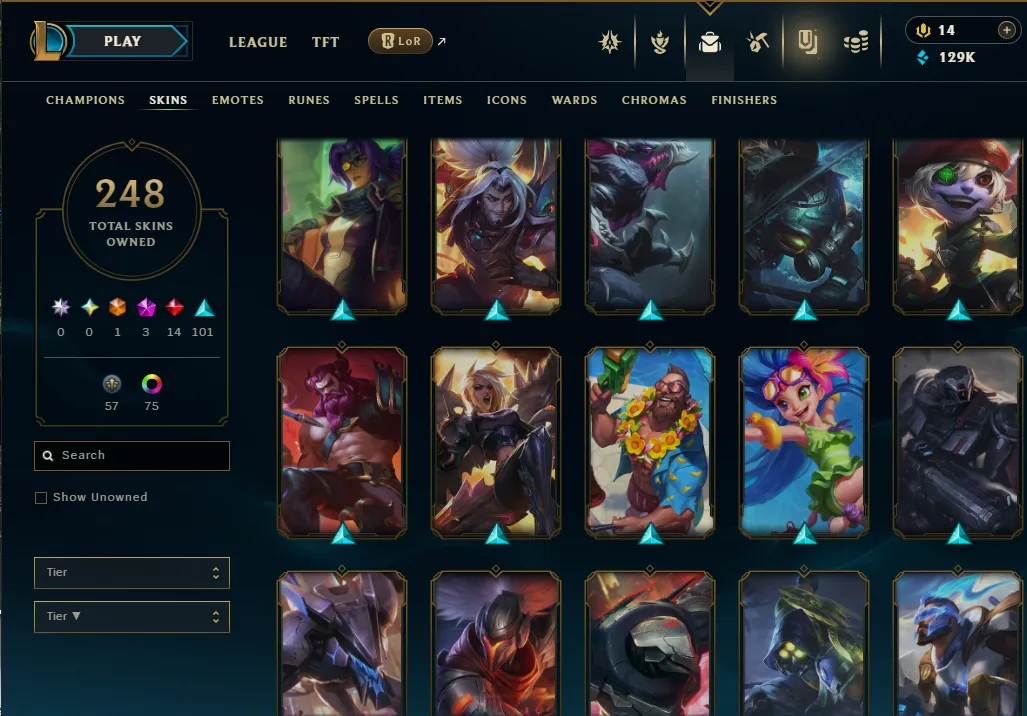The image size is (1027, 716).
Task: Switch to the TFT section
Action: coord(325,42)
